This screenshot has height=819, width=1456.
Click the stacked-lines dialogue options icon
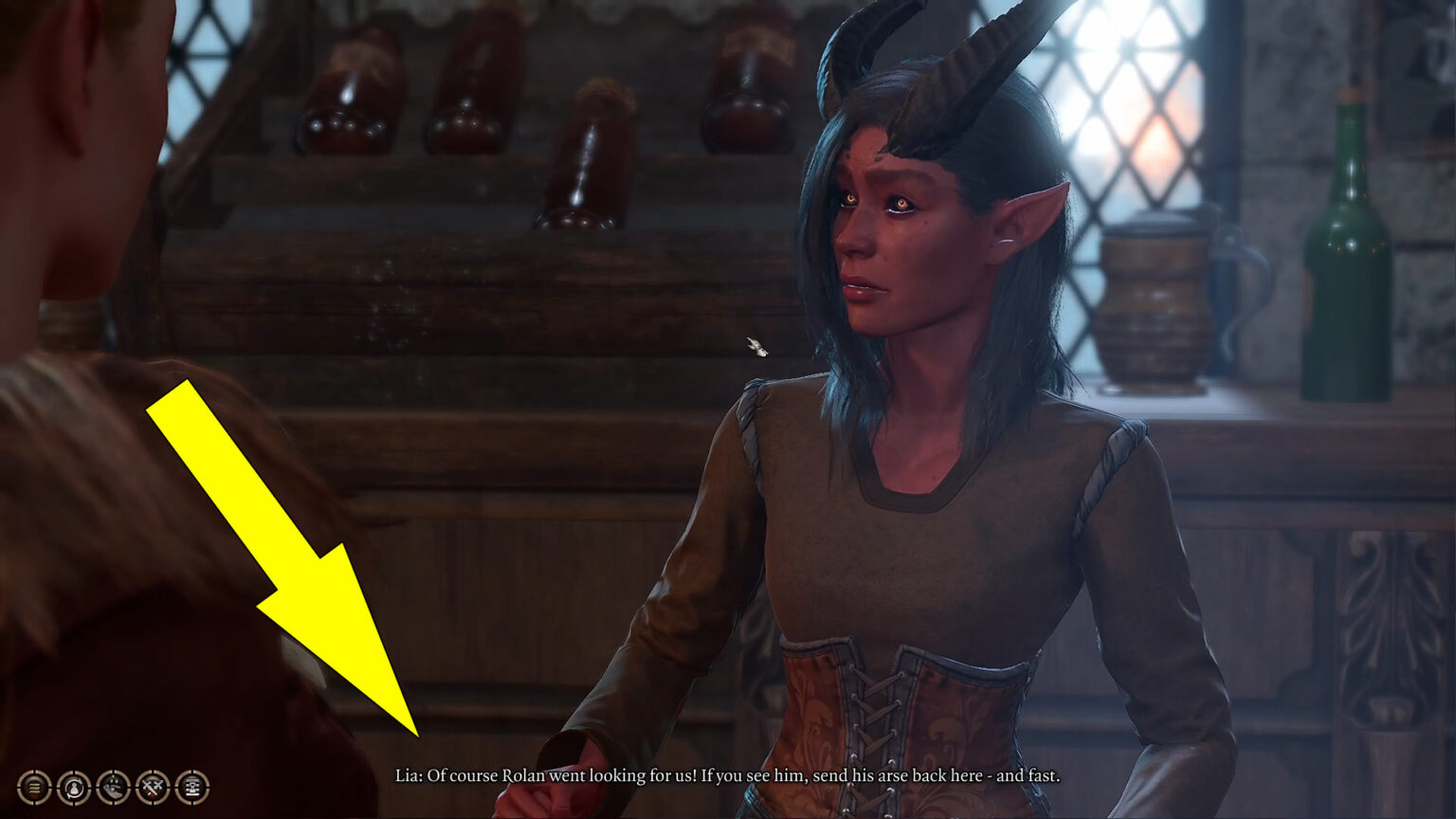[33, 787]
